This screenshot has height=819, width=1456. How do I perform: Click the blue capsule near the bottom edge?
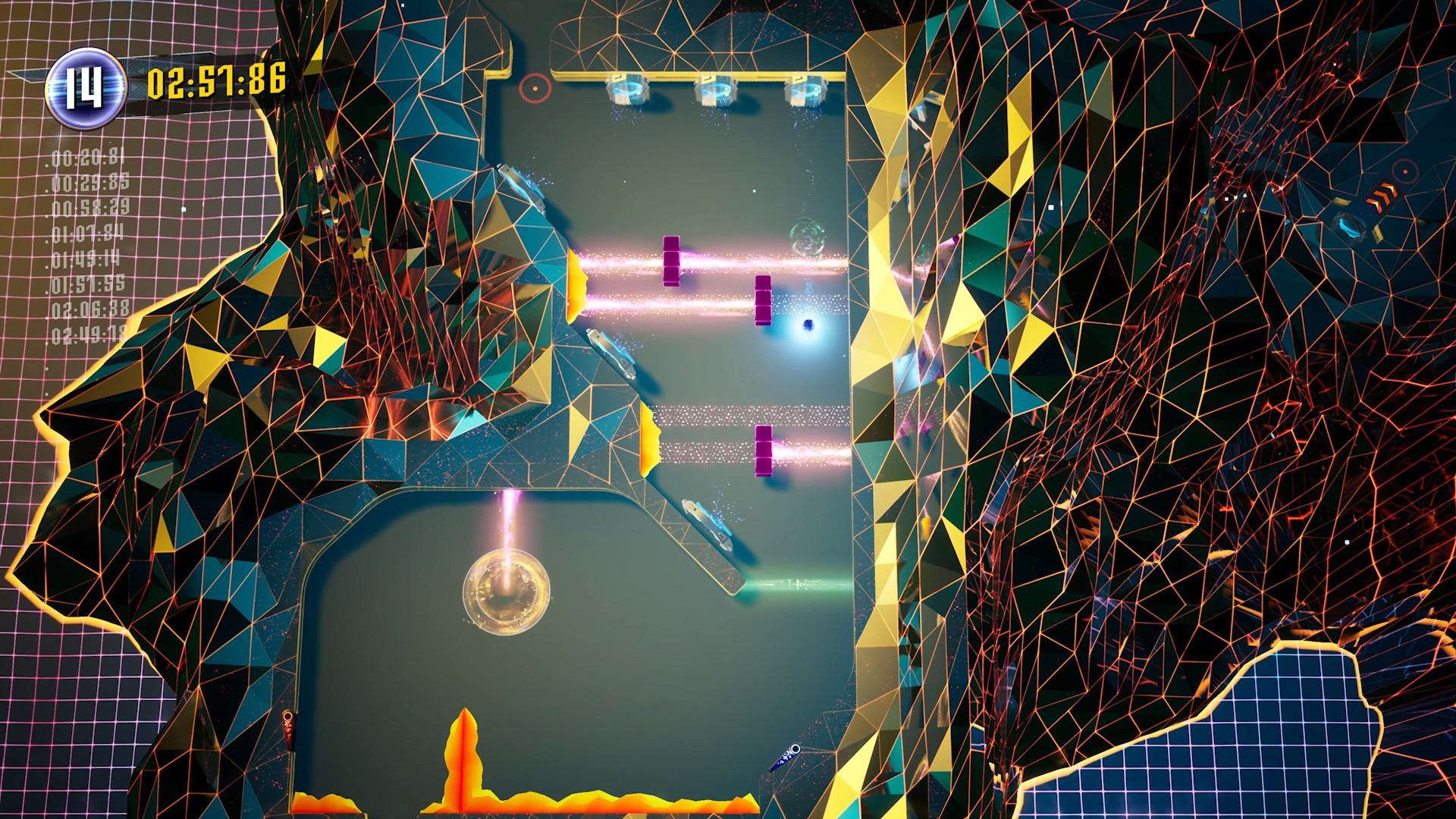click(789, 755)
